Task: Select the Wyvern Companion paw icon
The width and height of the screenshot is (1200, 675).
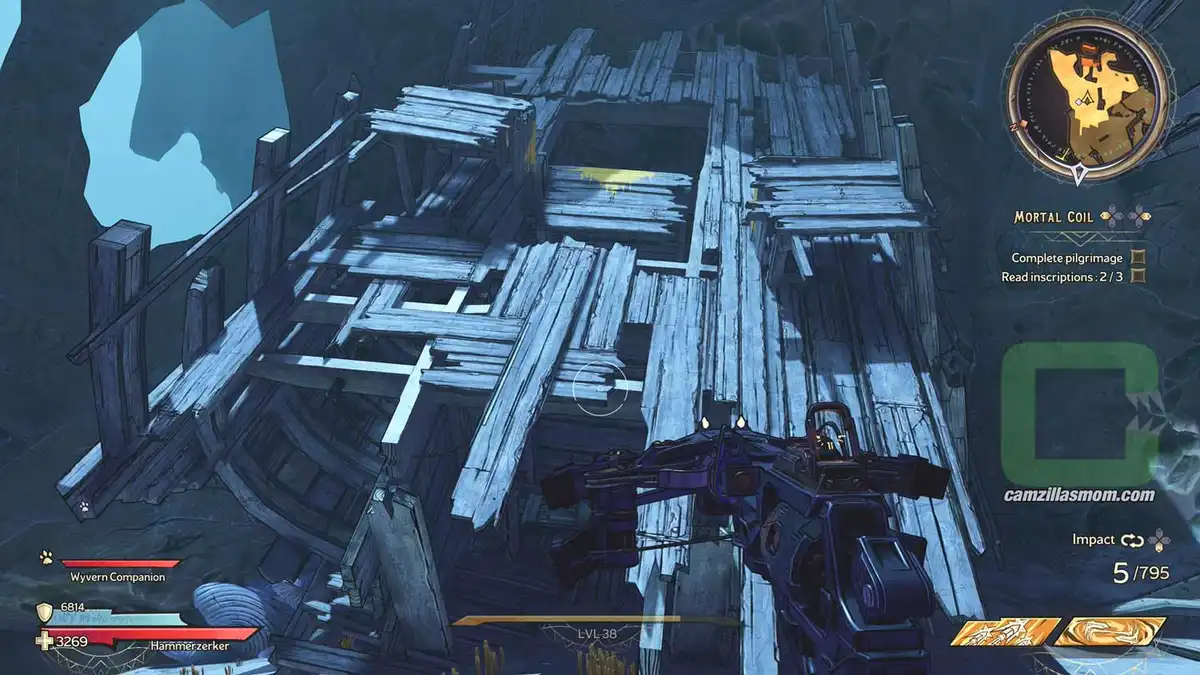Action: 47,558
